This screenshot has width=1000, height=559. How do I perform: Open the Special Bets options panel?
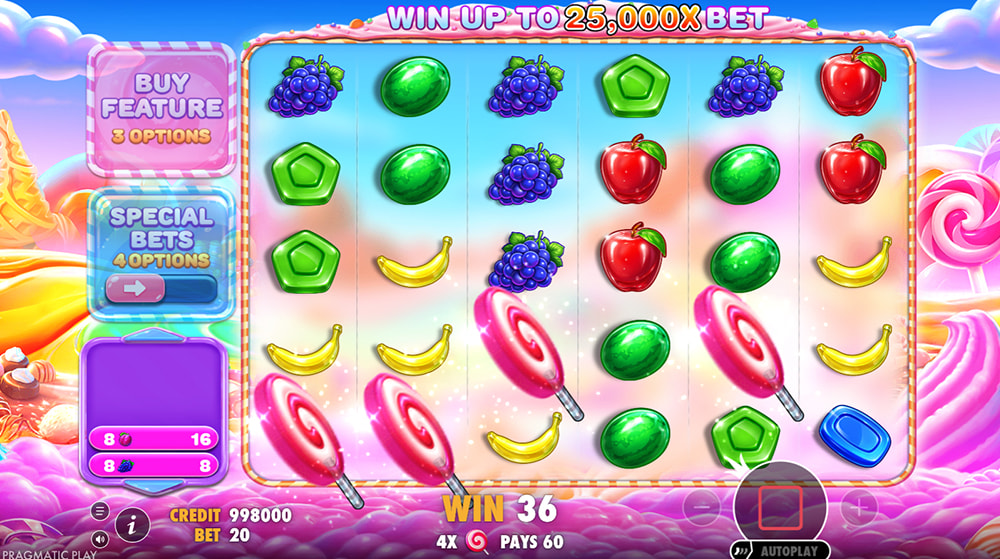[x=161, y=235]
